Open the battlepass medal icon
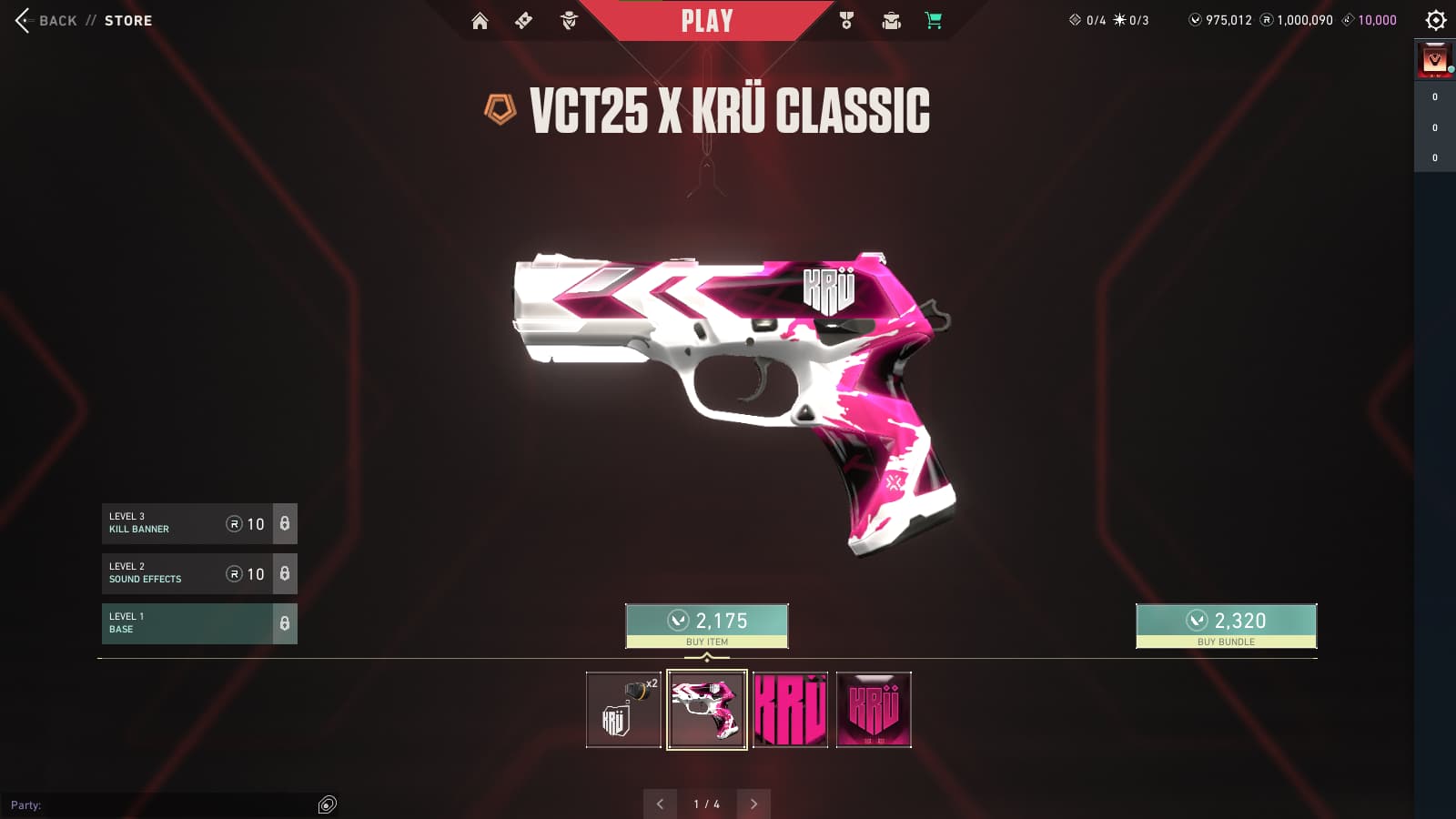Image resolution: width=1456 pixels, height=819 pixels. pyautogui.click(x=846, y=21)
